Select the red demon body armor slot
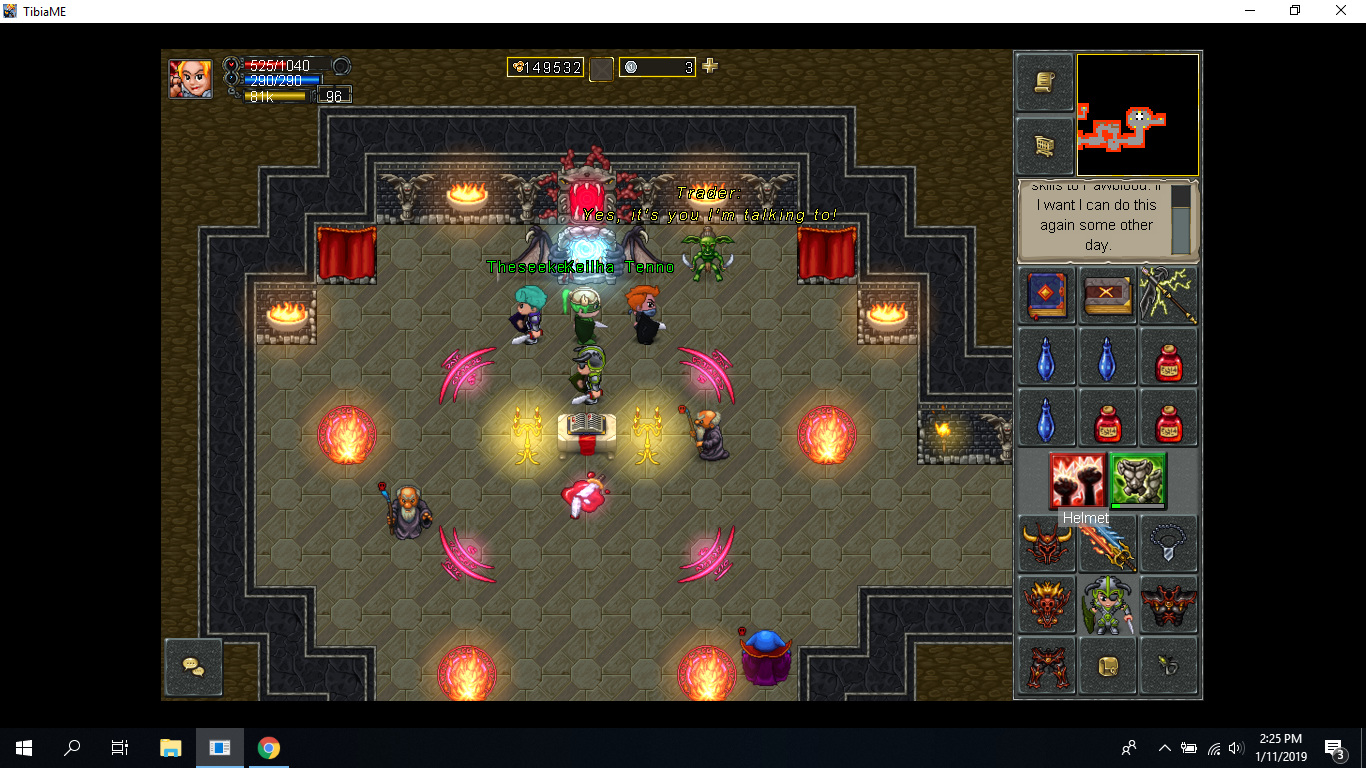This screenshot has height=768, width=1366. (x=1168, y=605)
